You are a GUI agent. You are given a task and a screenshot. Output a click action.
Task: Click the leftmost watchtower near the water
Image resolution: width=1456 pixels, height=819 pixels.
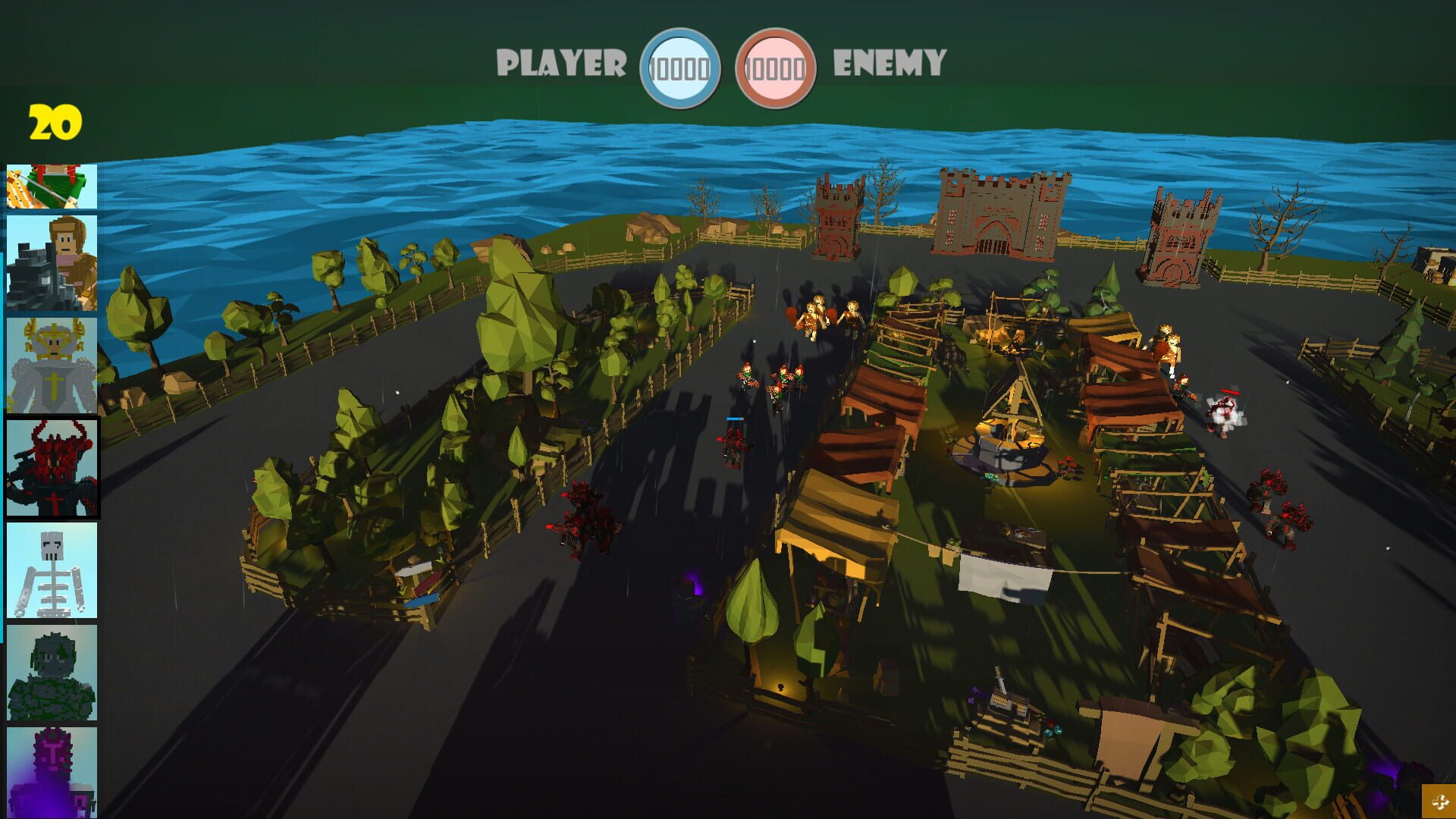click(838, 220)
